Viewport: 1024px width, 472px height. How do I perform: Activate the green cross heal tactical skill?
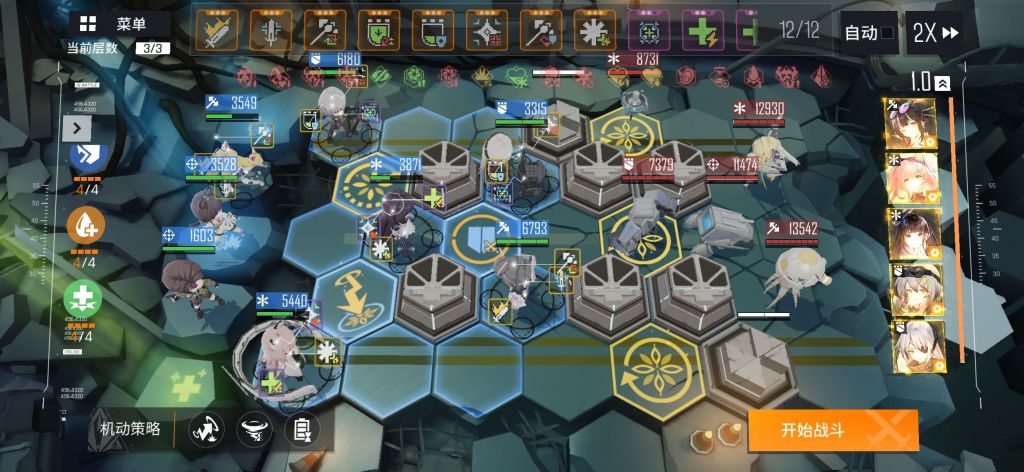click(x=84, y=299)
